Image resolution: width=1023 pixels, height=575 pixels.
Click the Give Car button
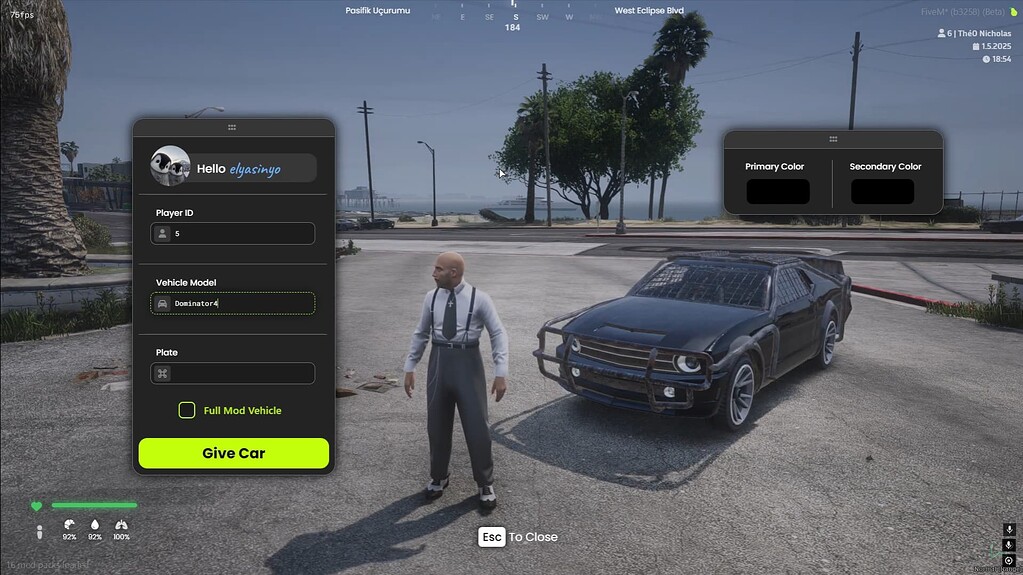tap(233, 453)
